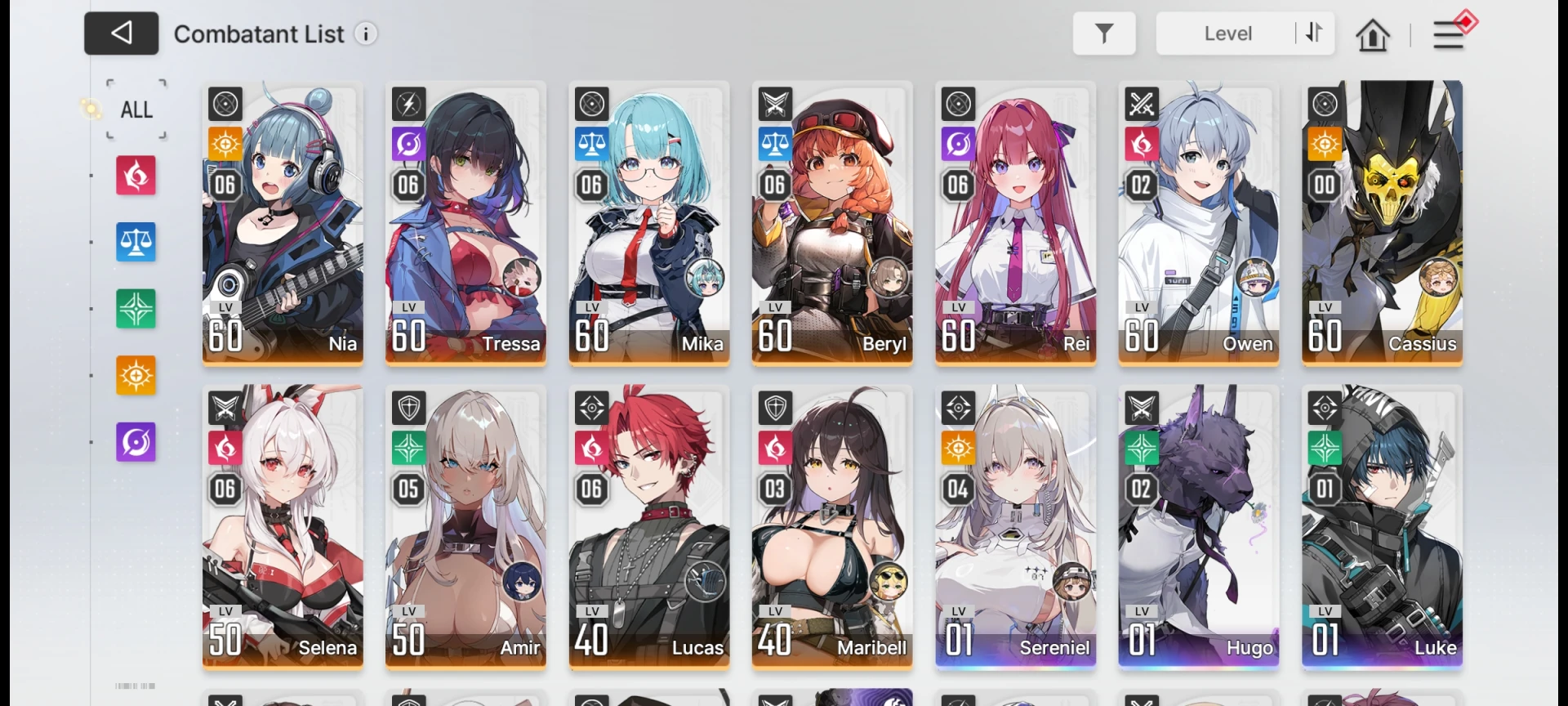Select Selena's level 50 card
The image size is (1568, 706).
[x=283, y=526]
